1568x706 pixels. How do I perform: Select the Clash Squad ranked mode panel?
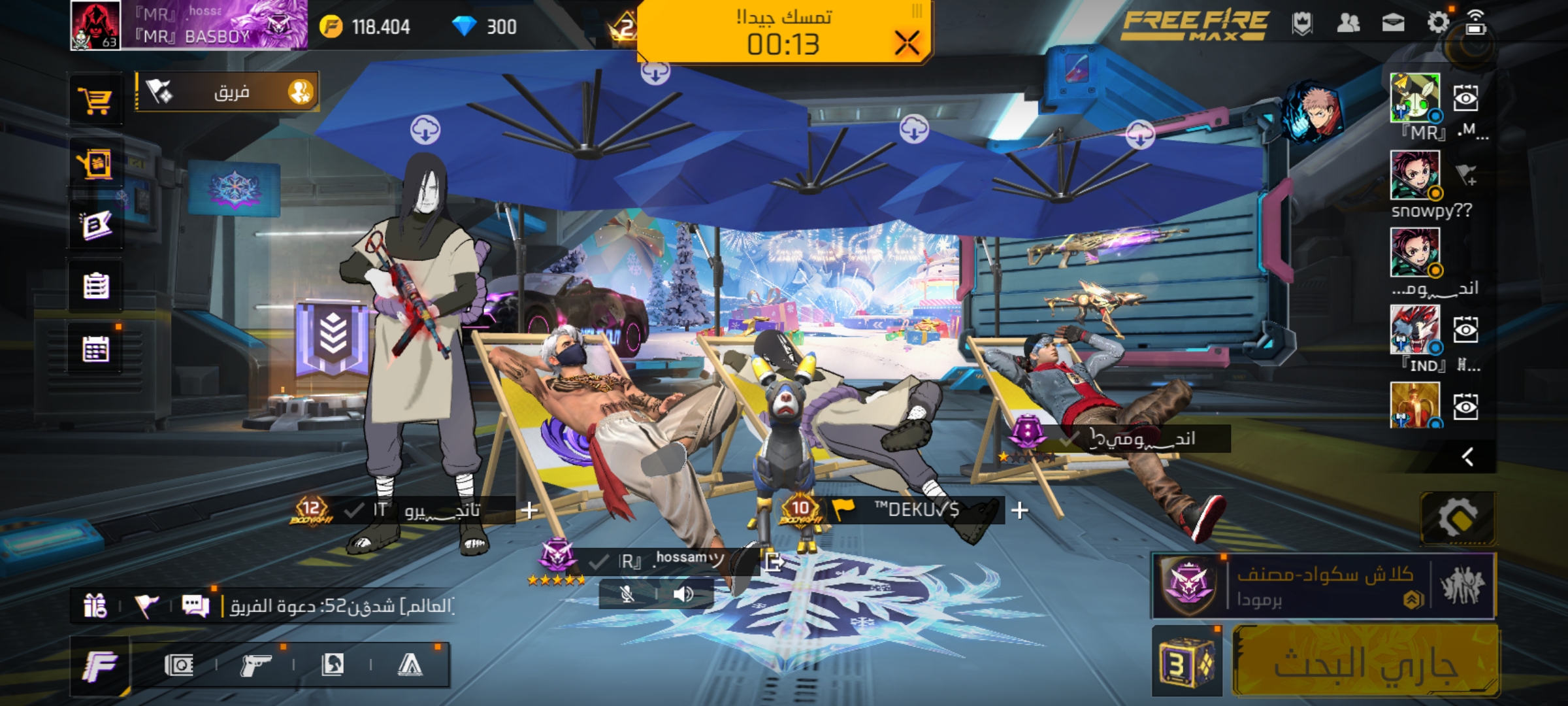pos(1324,586)
